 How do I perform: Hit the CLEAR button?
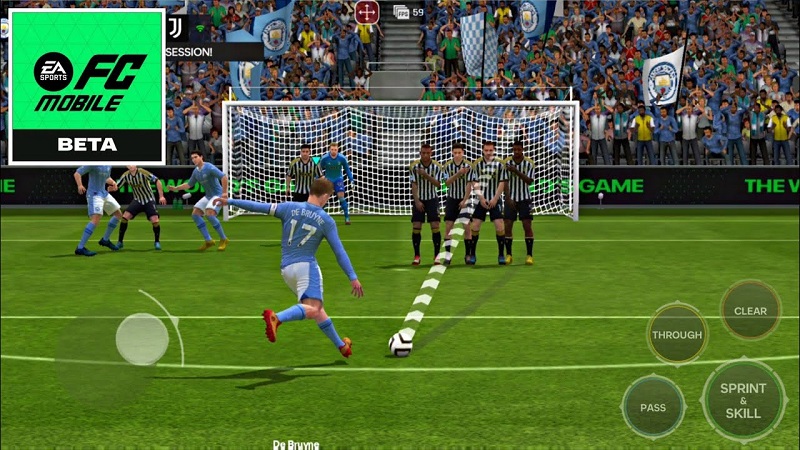[750, 310]
